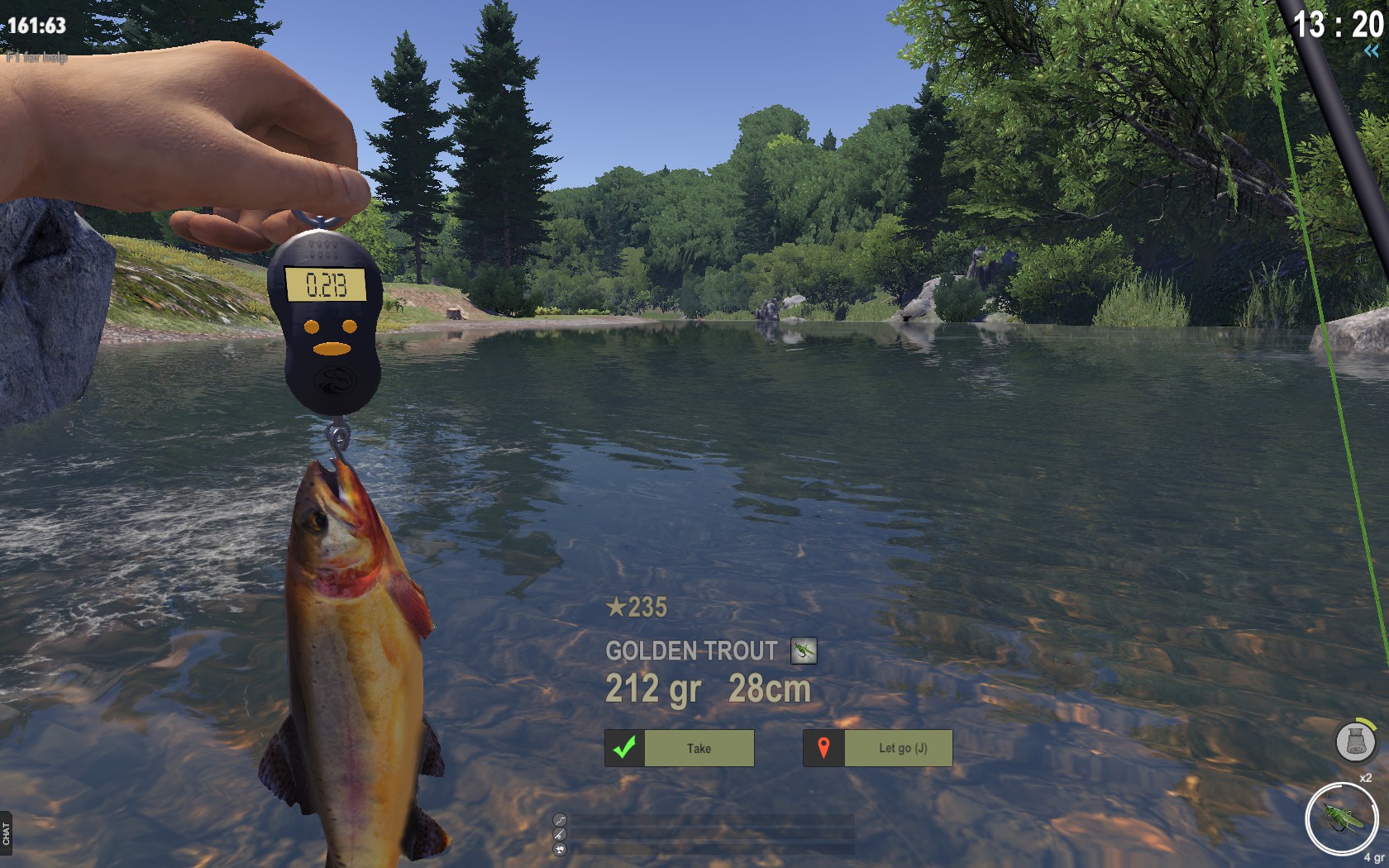Take the golden trout

[680, 748]
